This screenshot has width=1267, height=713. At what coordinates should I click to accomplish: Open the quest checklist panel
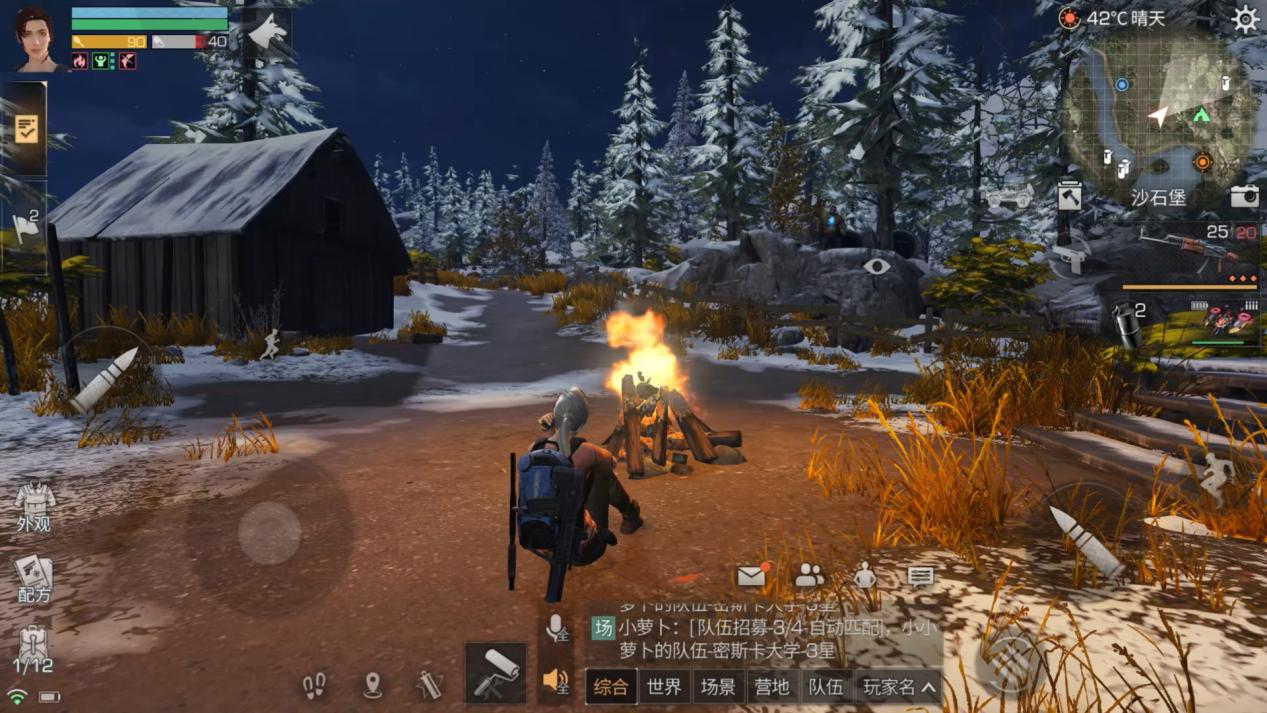[26, 129]
